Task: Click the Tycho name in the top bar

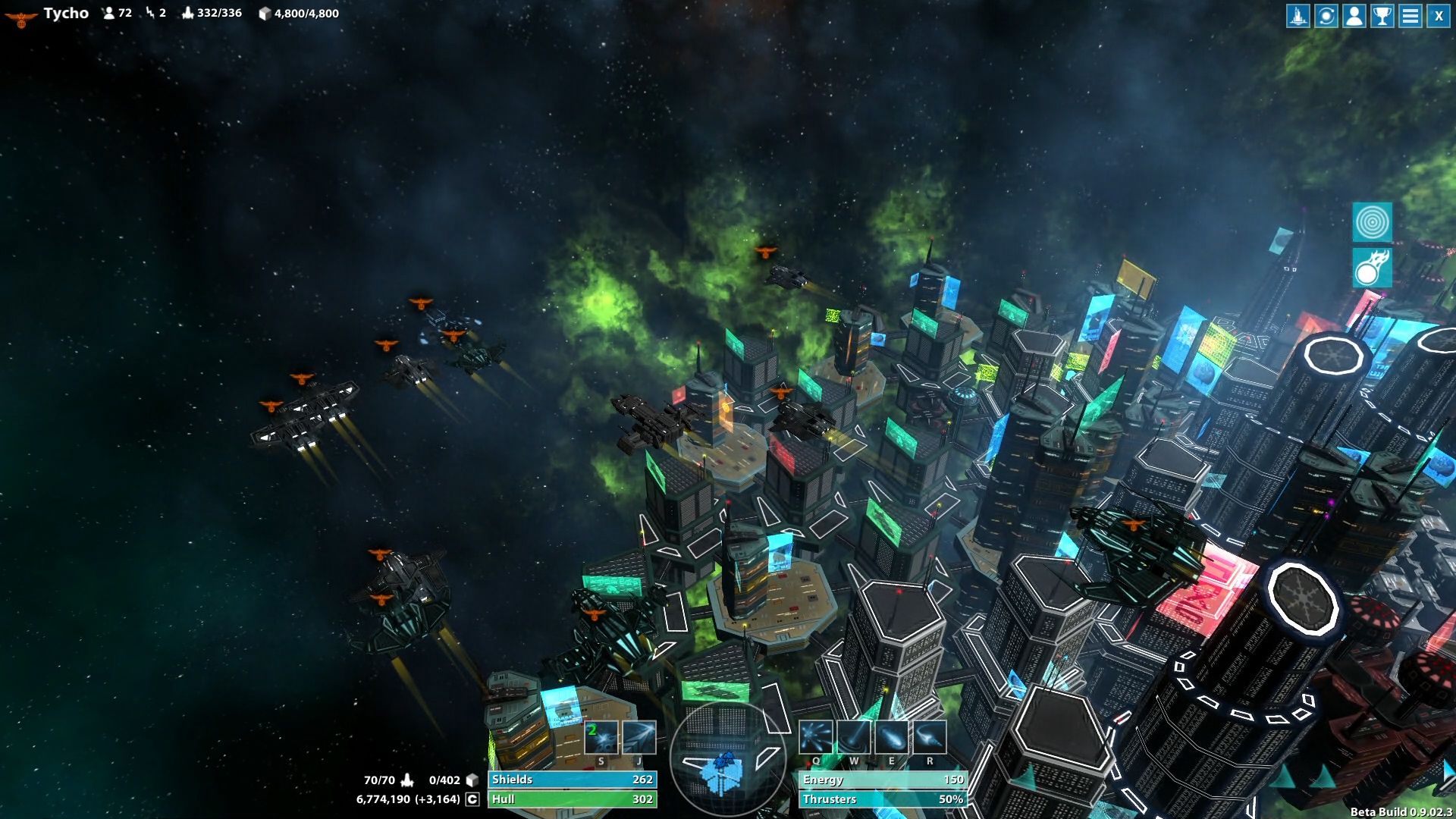Action: click(65, 12)
